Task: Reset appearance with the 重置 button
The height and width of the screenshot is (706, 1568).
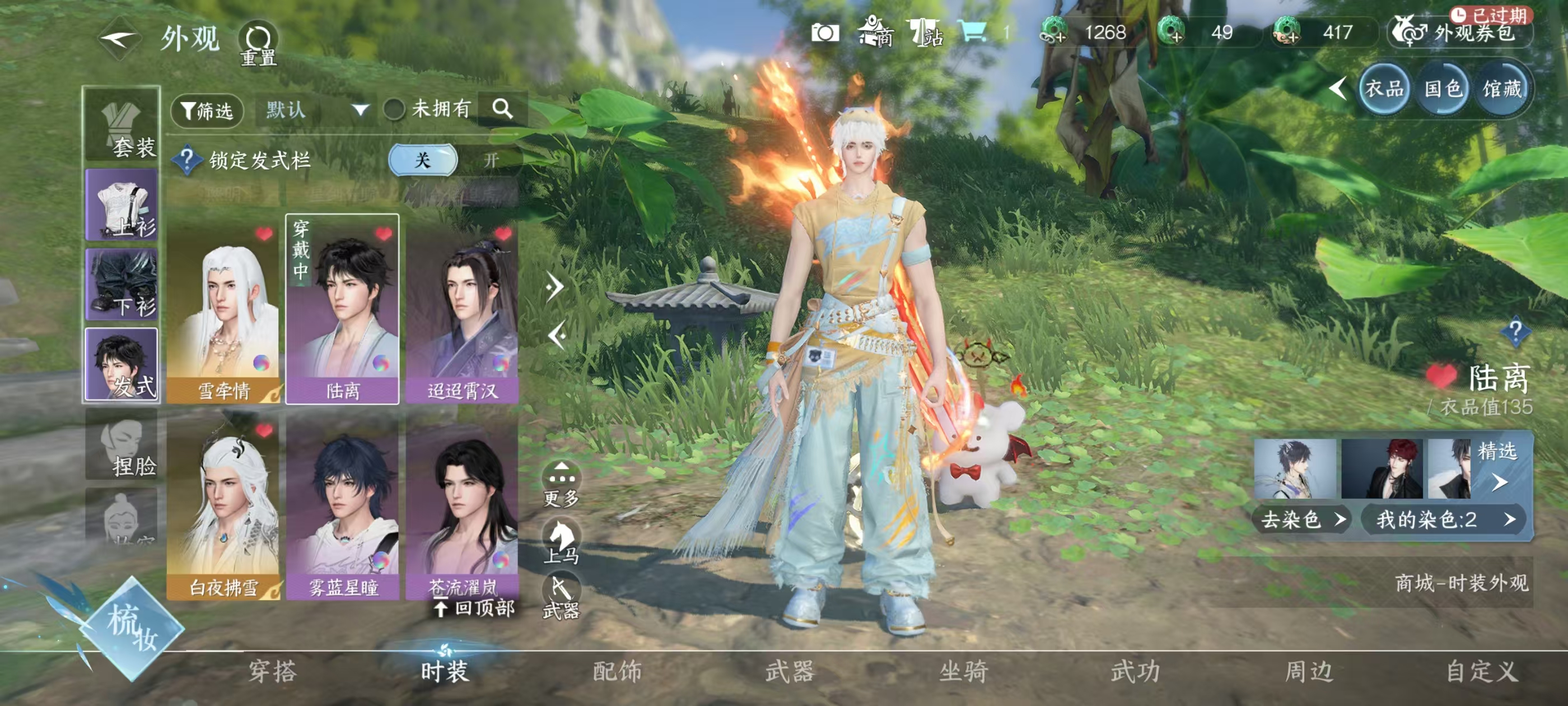Action: click(258, 44)
